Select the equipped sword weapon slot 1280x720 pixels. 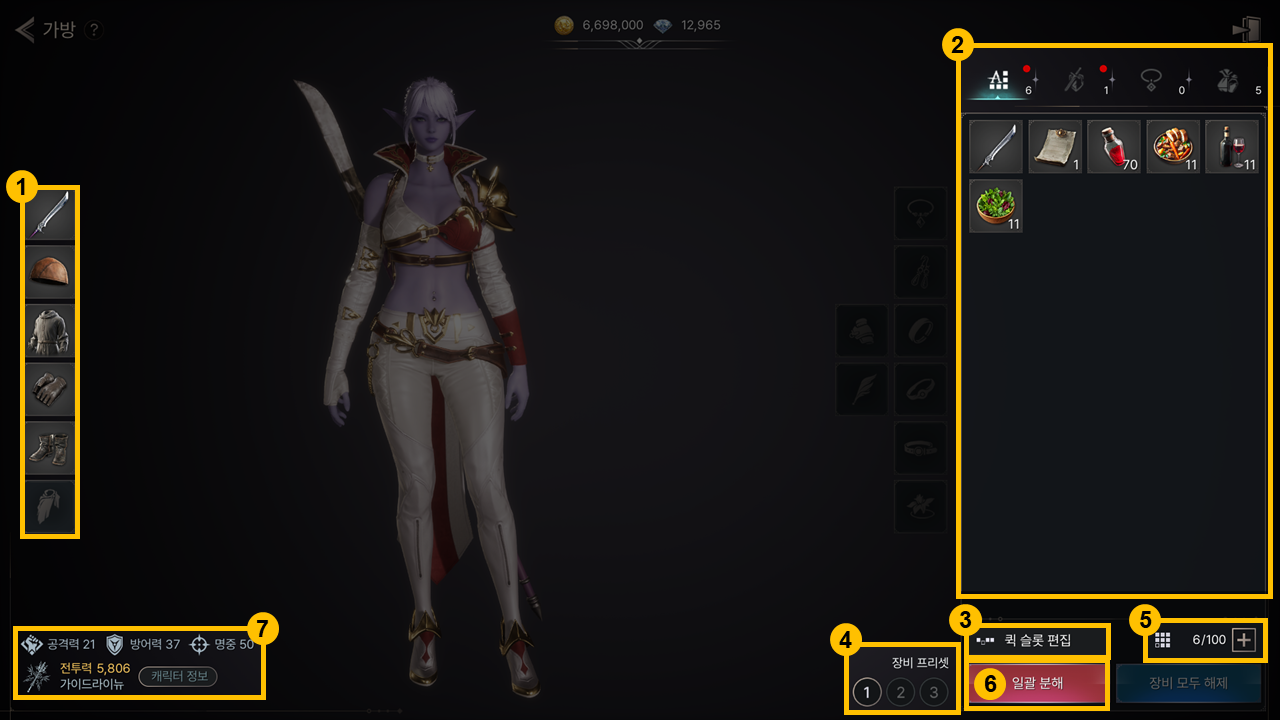[50, 215]
